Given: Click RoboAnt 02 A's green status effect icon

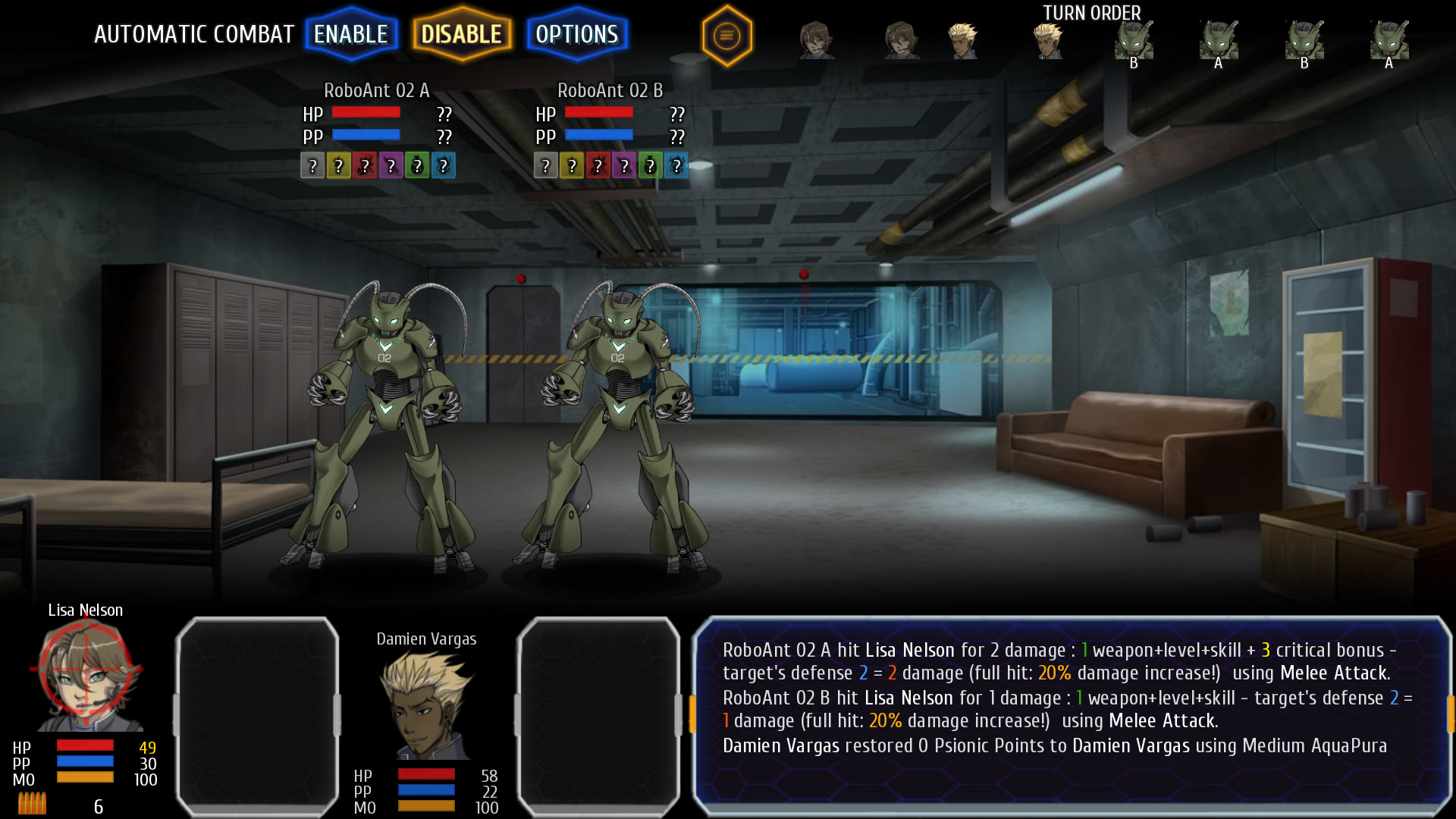Looking at the screenshot, I should tap(418, 165).
